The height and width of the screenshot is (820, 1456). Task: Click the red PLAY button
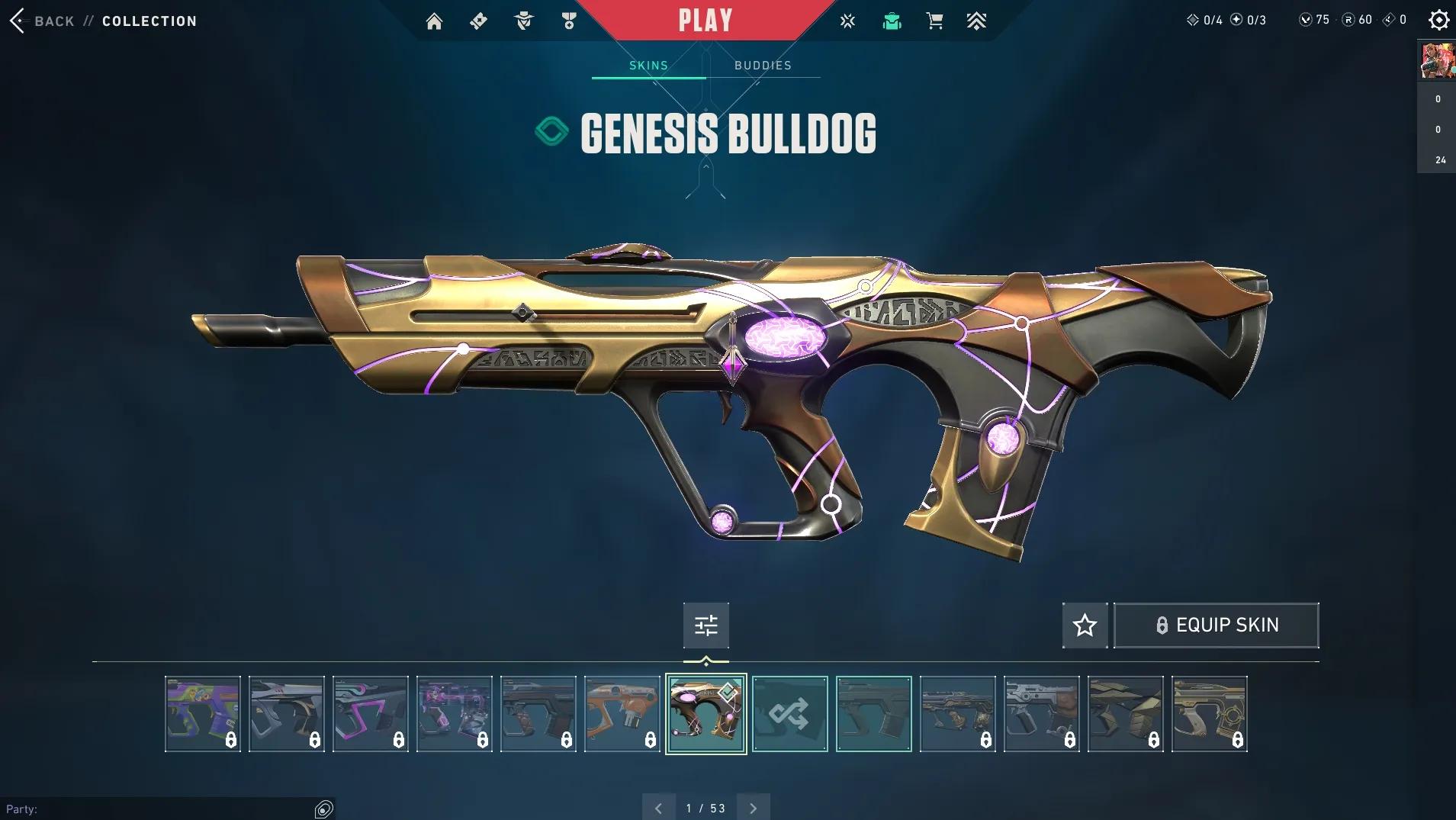pyautogui.click(x=706, y=21)
